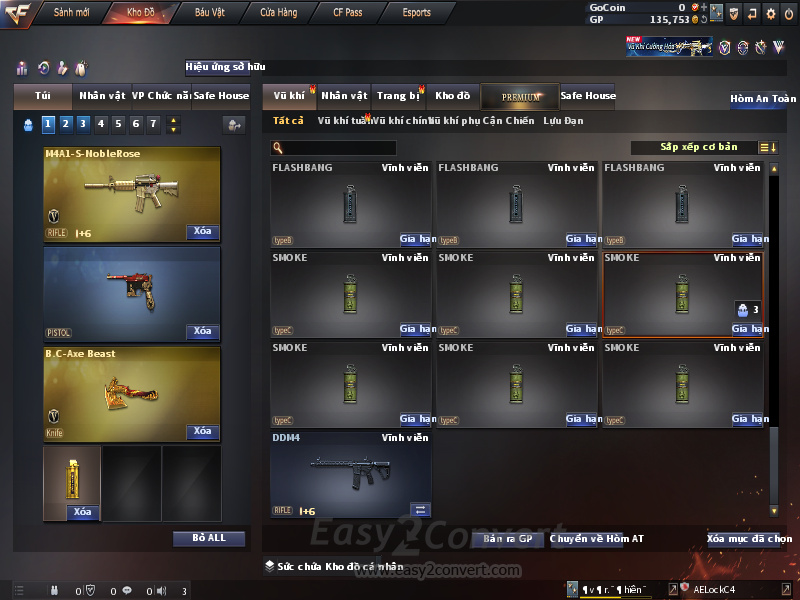Open the Esports section

pos(416,13)
